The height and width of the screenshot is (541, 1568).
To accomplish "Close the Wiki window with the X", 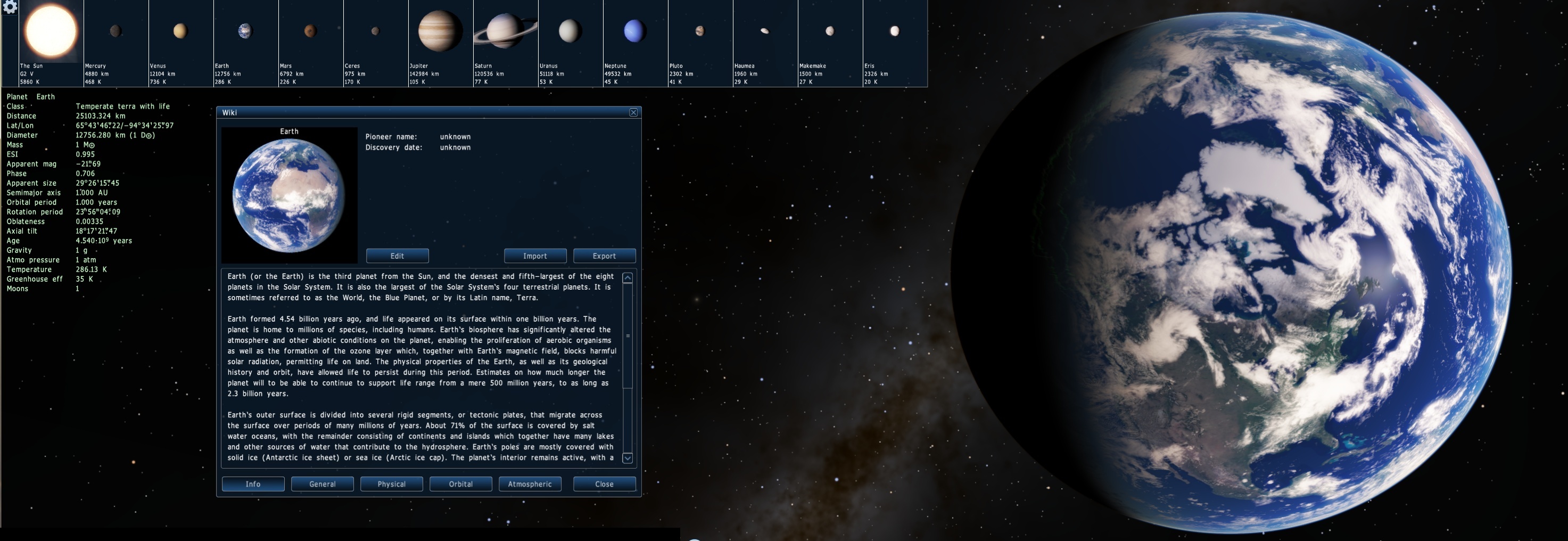I will pos(634,113).
